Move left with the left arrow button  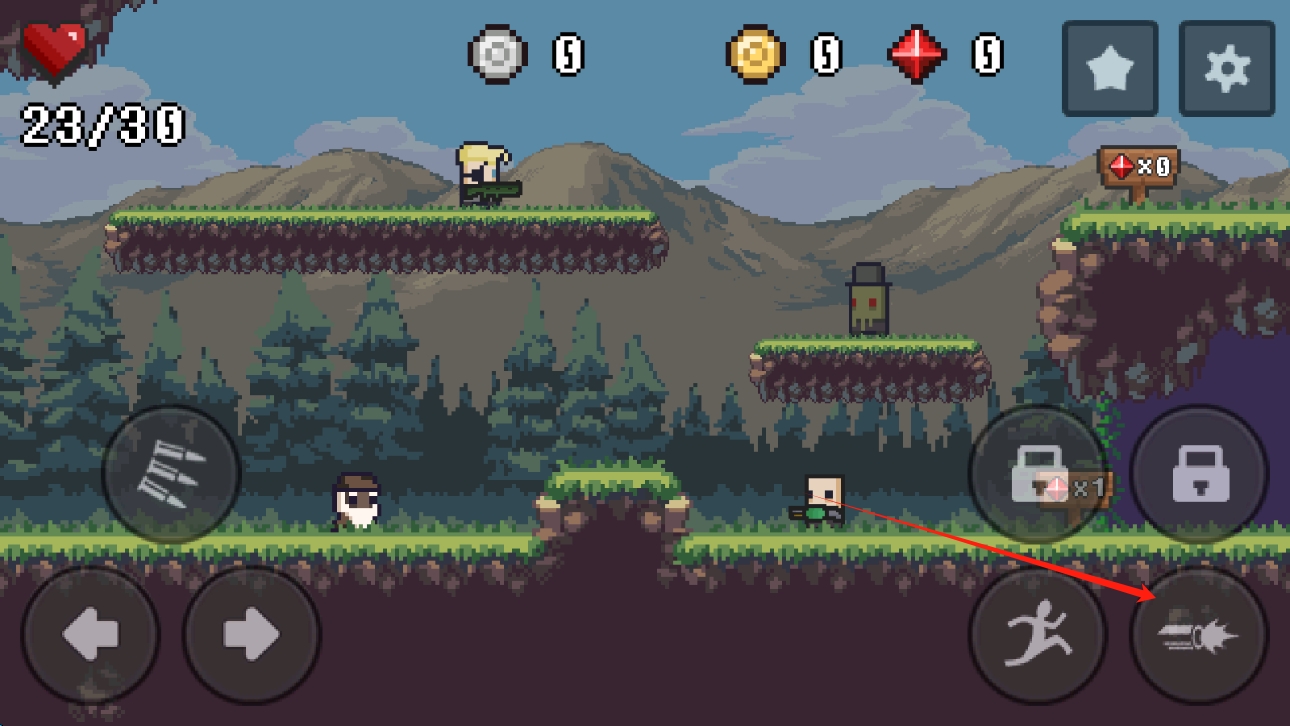pyautogui.click(x=90, y=634)
